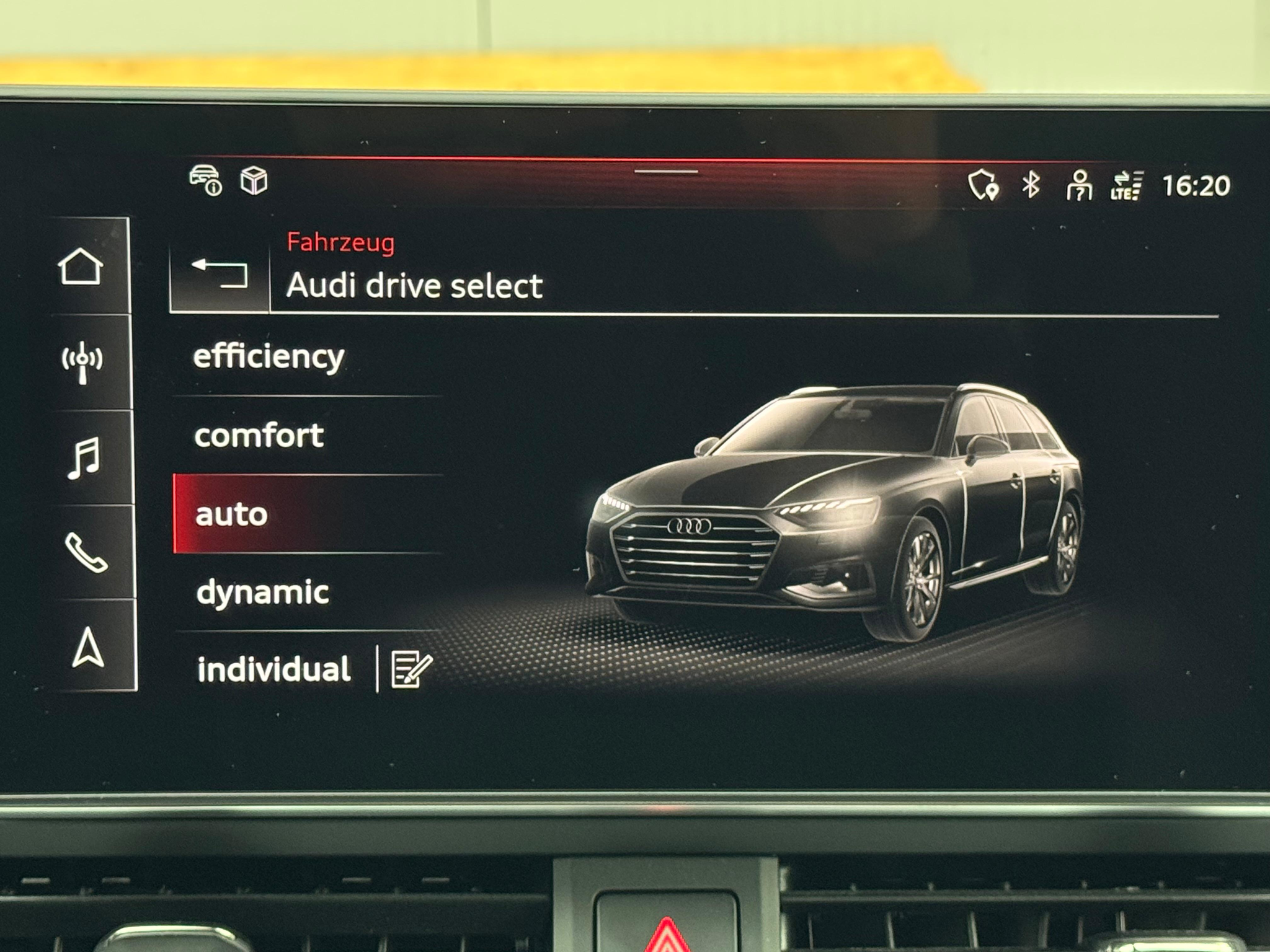Image resolution: width=1270 pixels, height=952 pixels.
Task: Open the user profile icon
Action: click(x=1079, y=185)
